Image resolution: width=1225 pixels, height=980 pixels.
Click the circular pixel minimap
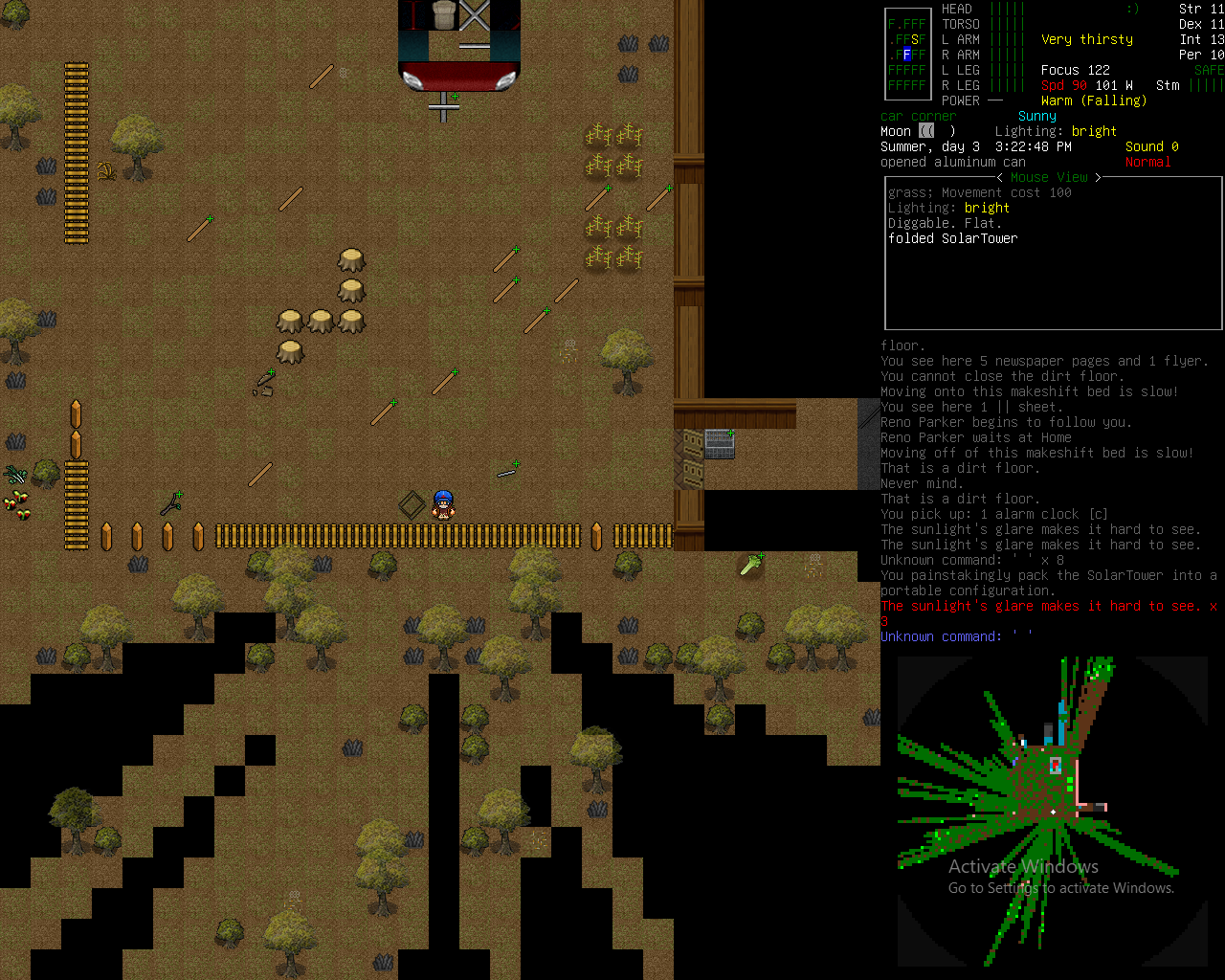pyautogui.click(x=1053, y=812)
